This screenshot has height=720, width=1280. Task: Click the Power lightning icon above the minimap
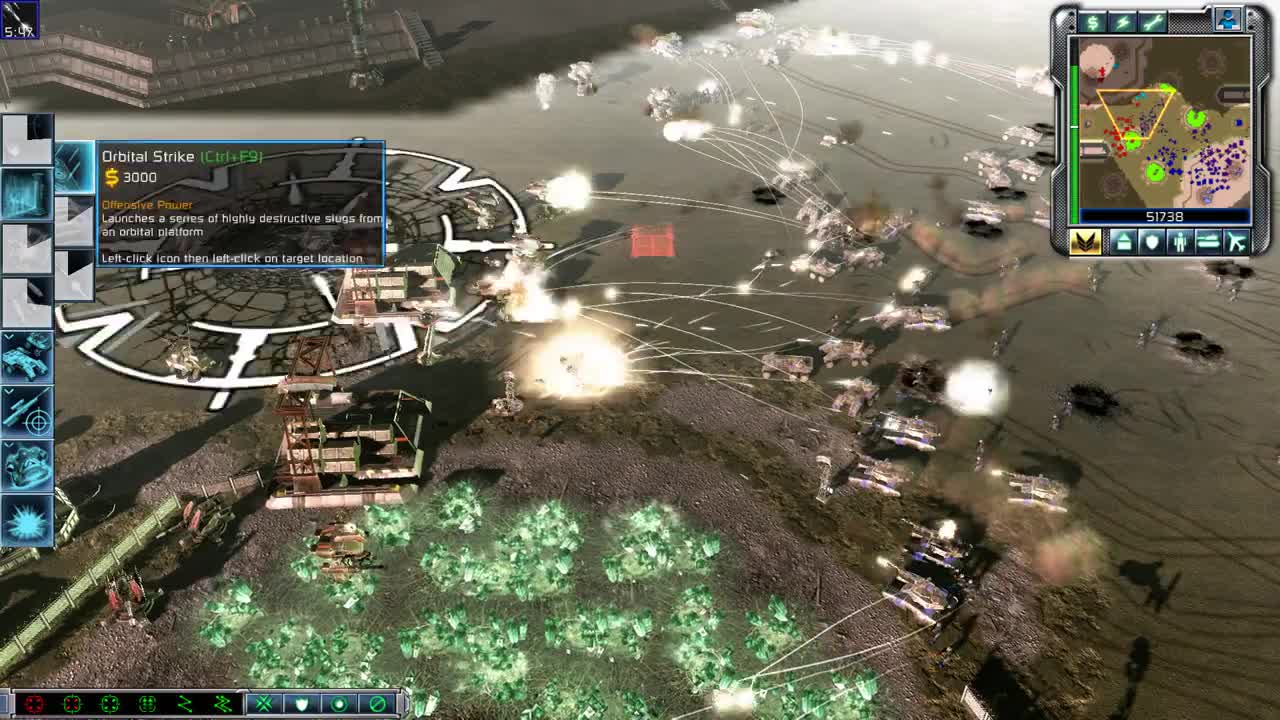[1122, 22]
